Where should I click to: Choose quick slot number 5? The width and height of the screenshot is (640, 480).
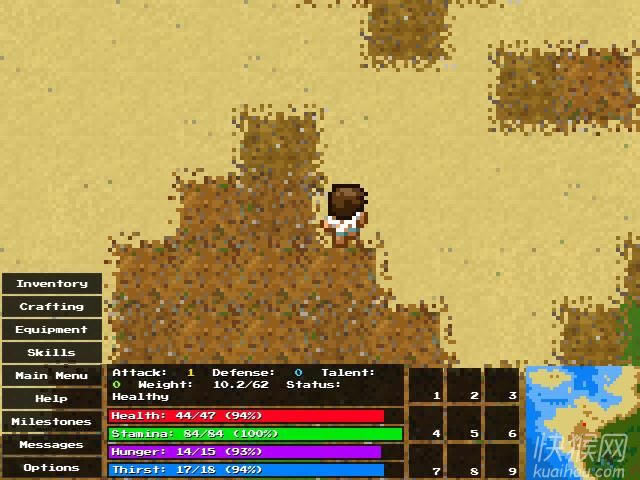465,423
